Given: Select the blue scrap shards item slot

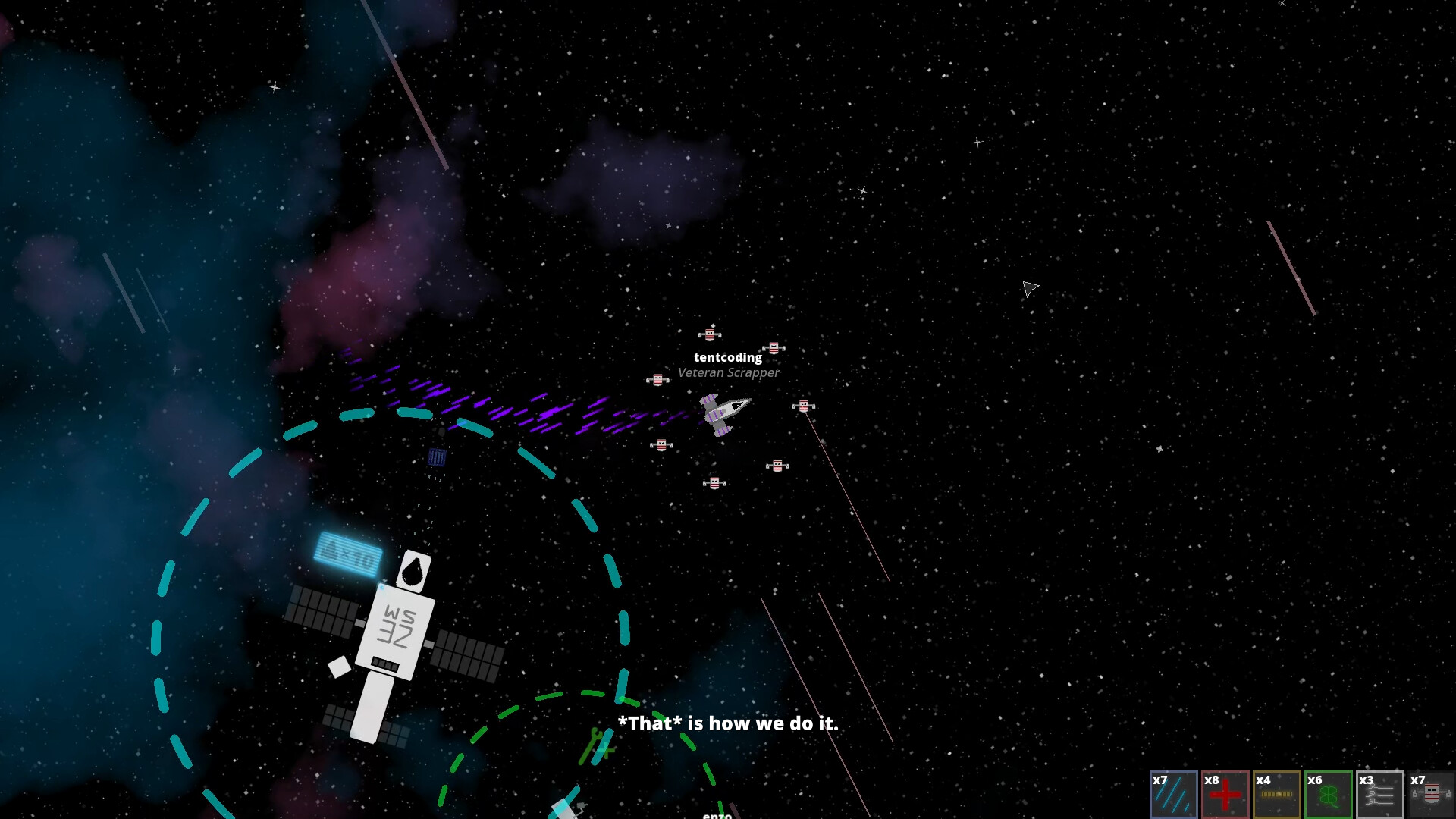Looking at the screenshot, I should click(1175, 795).
